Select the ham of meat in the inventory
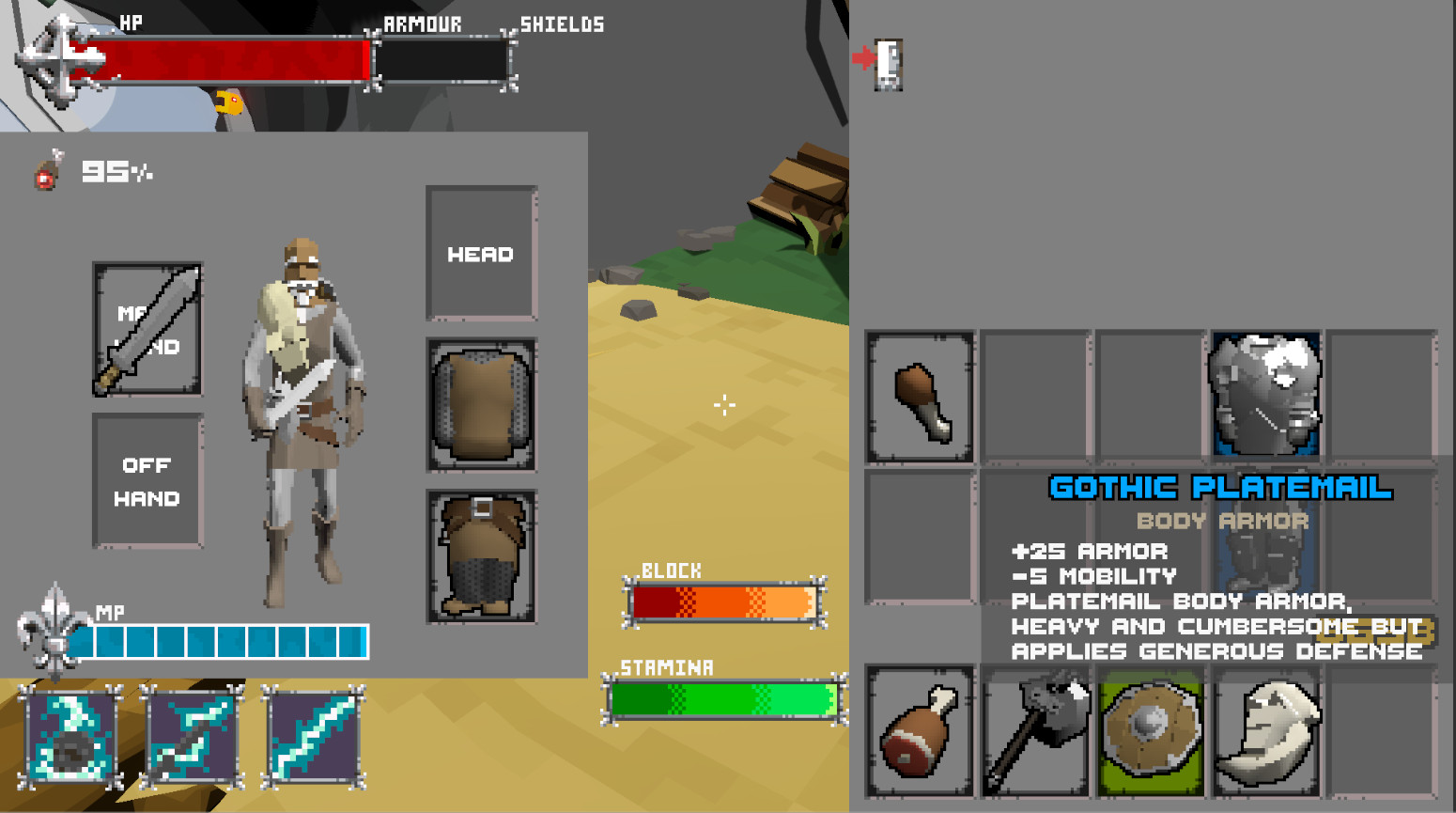Image resolution: width=1456 pixels, height=813 pixels. pos(919,731)
